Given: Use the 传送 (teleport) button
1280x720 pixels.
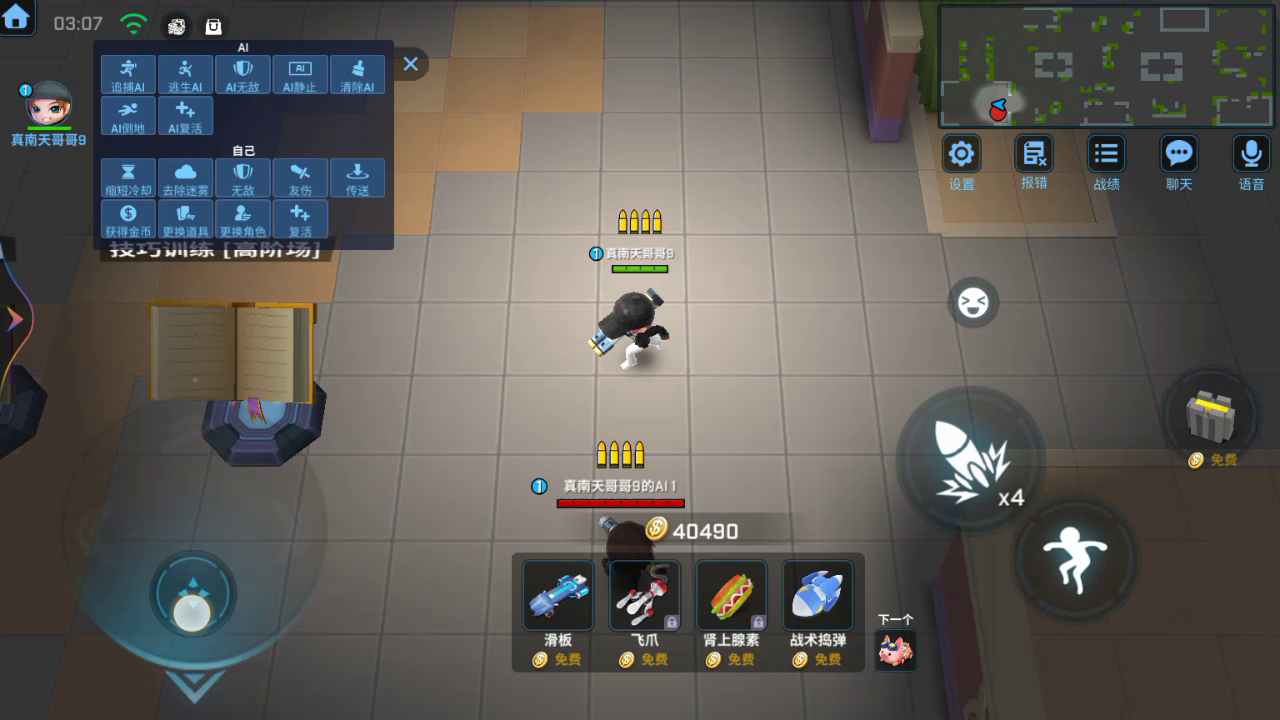Looking at the screenshot, I should pos(357,177).
